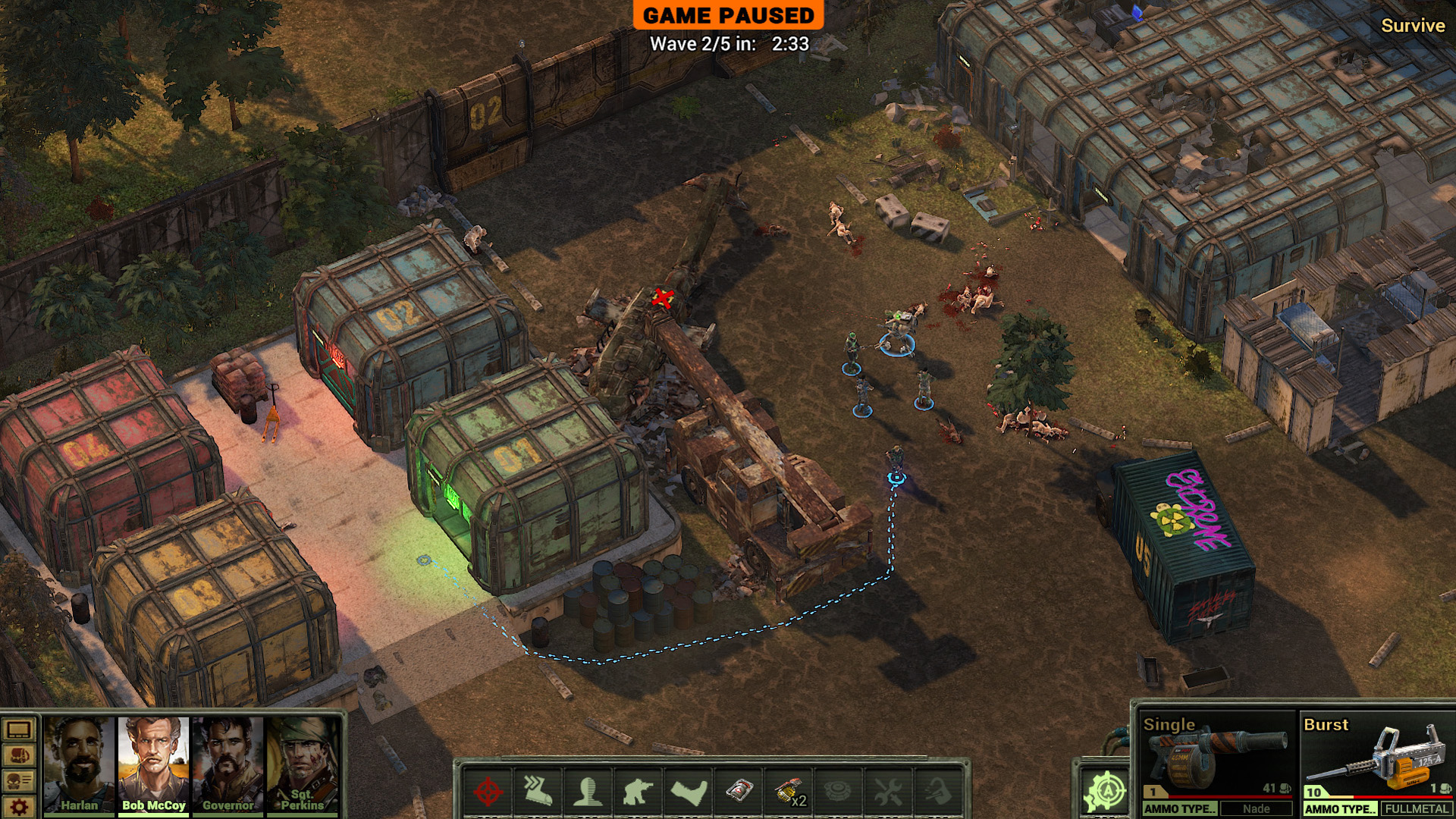Image resolution: width=1456 pixels, height=819 pixels.
Task: Activate the red crosshair attack command
Action: 488,792
